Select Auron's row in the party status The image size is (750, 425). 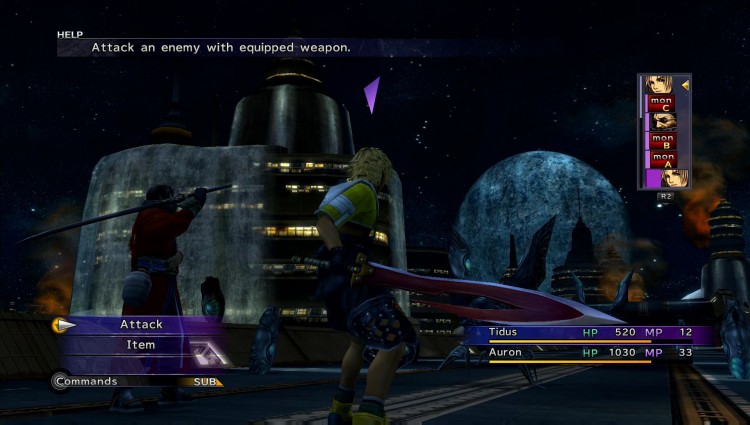[x=590, y=353]
